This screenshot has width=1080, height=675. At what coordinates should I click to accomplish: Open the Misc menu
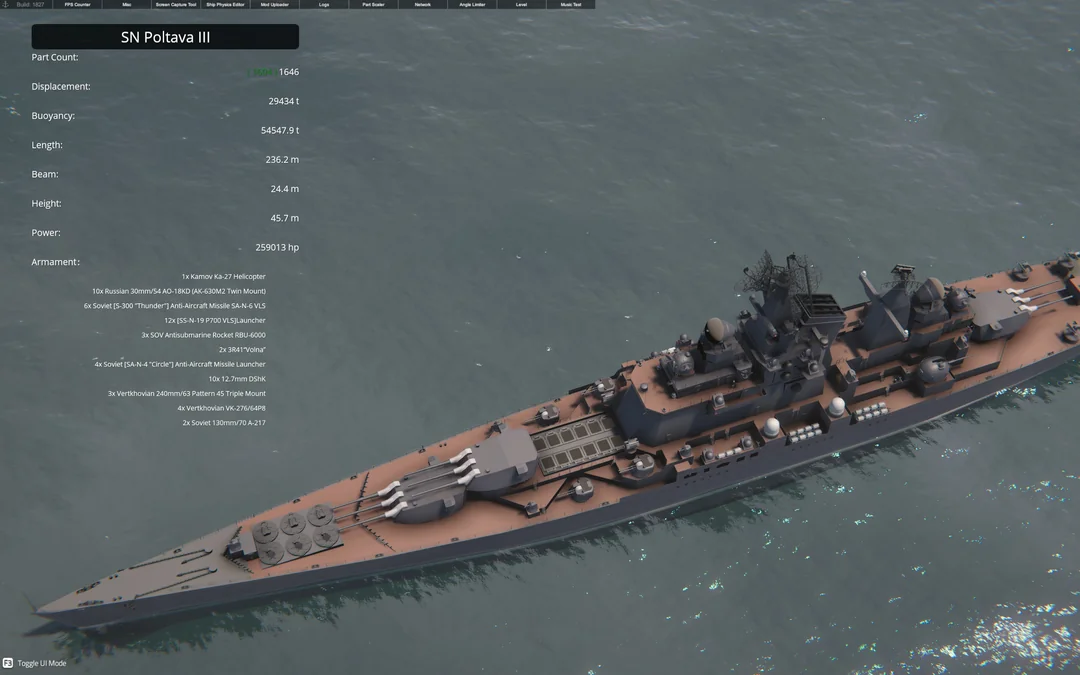click(x=127, y=5)
